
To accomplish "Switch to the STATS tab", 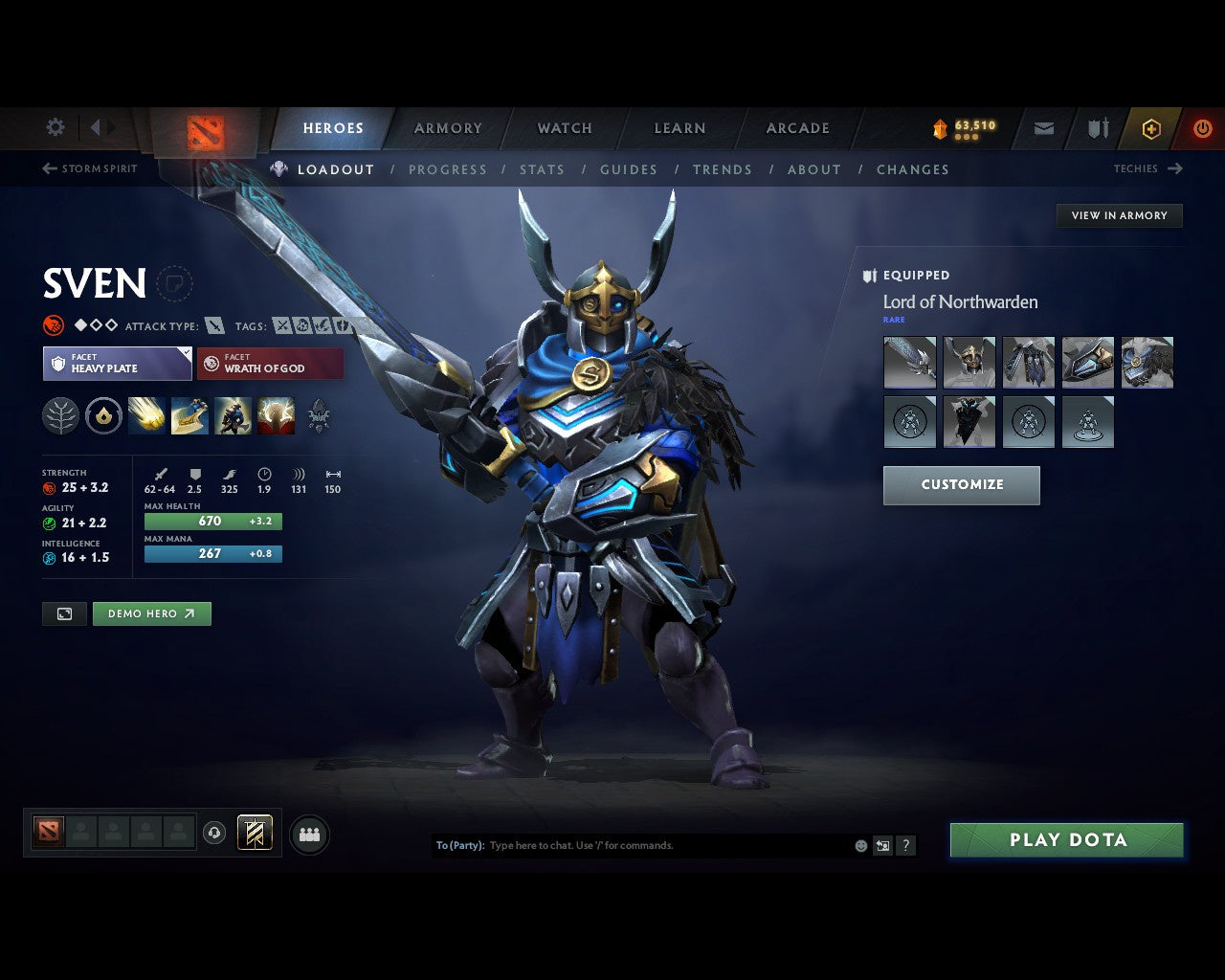I will coord(543,169).
